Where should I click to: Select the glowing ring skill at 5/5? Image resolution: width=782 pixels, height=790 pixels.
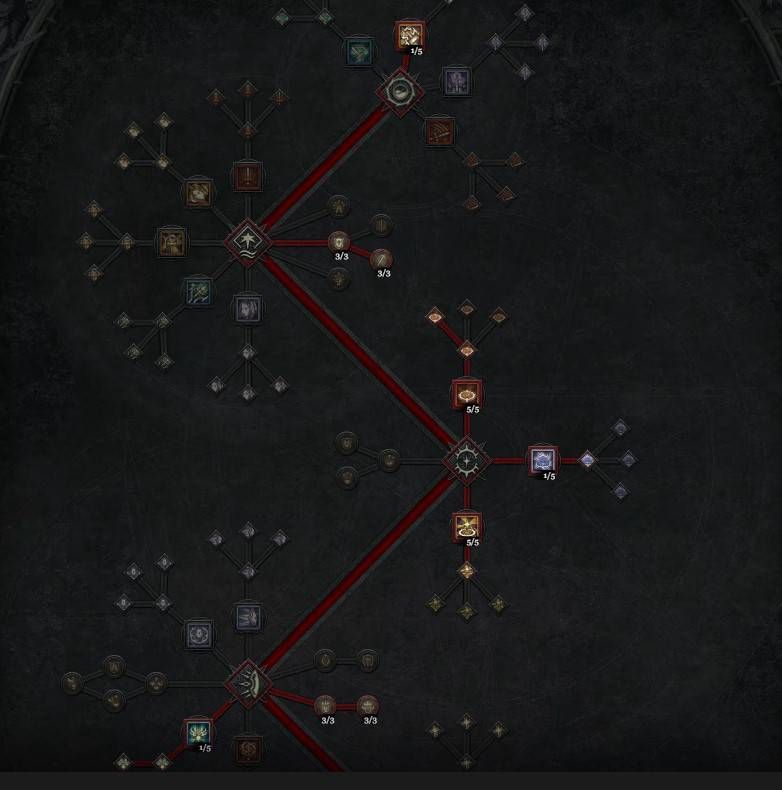pyautogui.click(x=466, y=394)
